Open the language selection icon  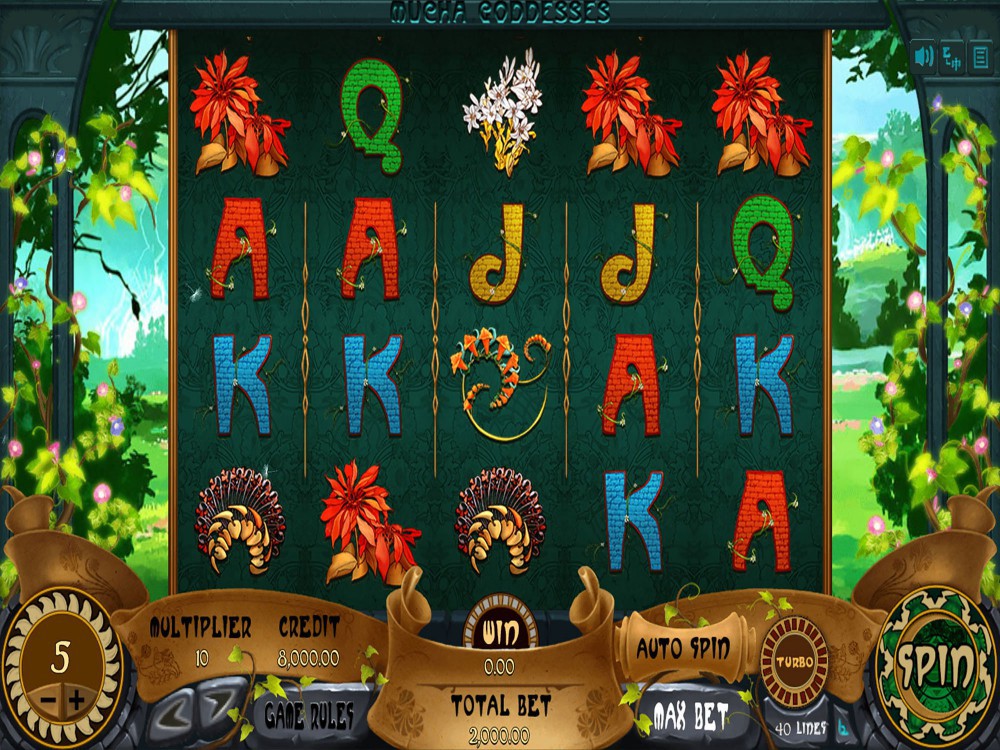click(952, 56)
